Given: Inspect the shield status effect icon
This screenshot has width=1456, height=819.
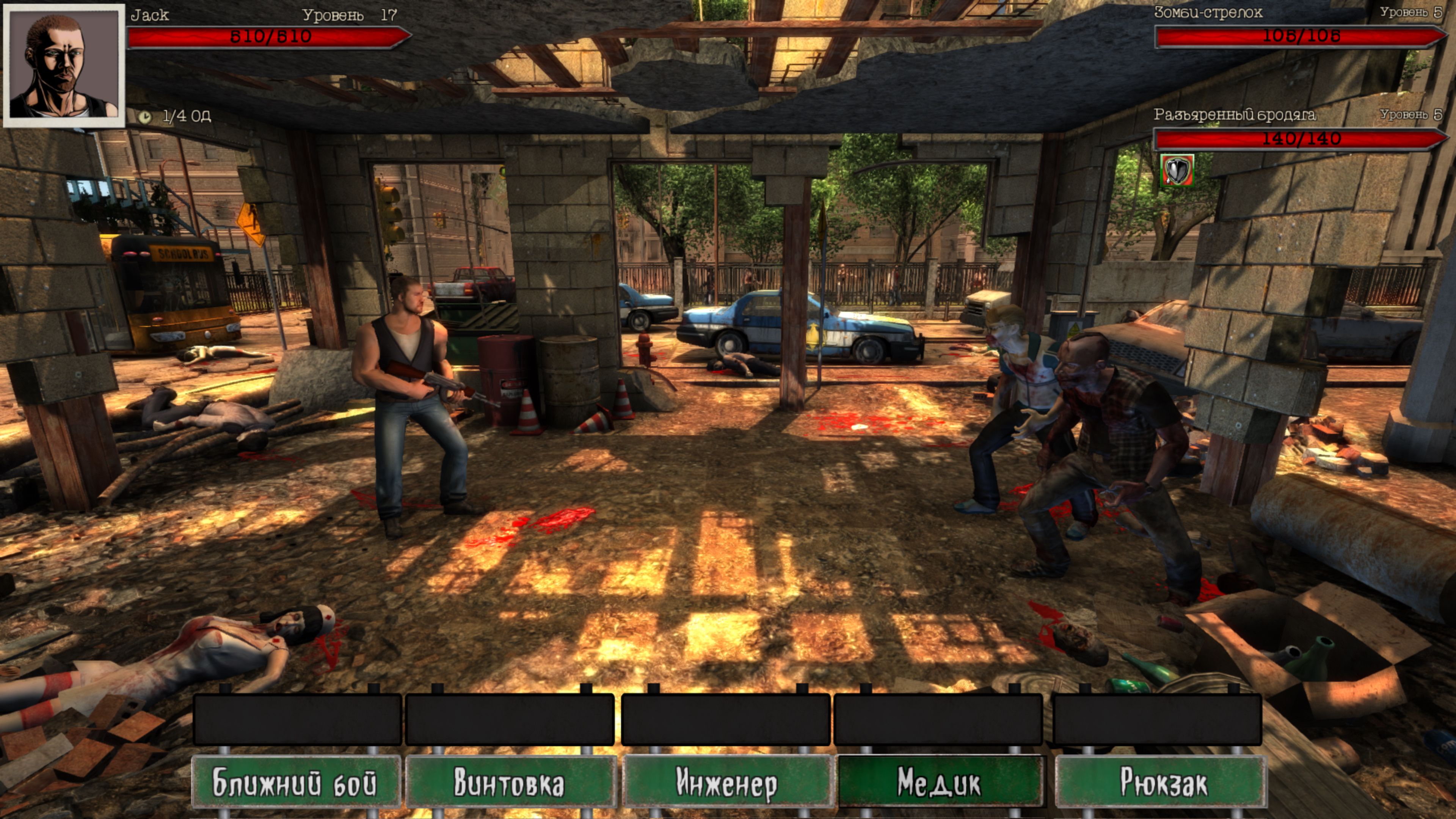Looking at the screenshot, I should 1177,170.
